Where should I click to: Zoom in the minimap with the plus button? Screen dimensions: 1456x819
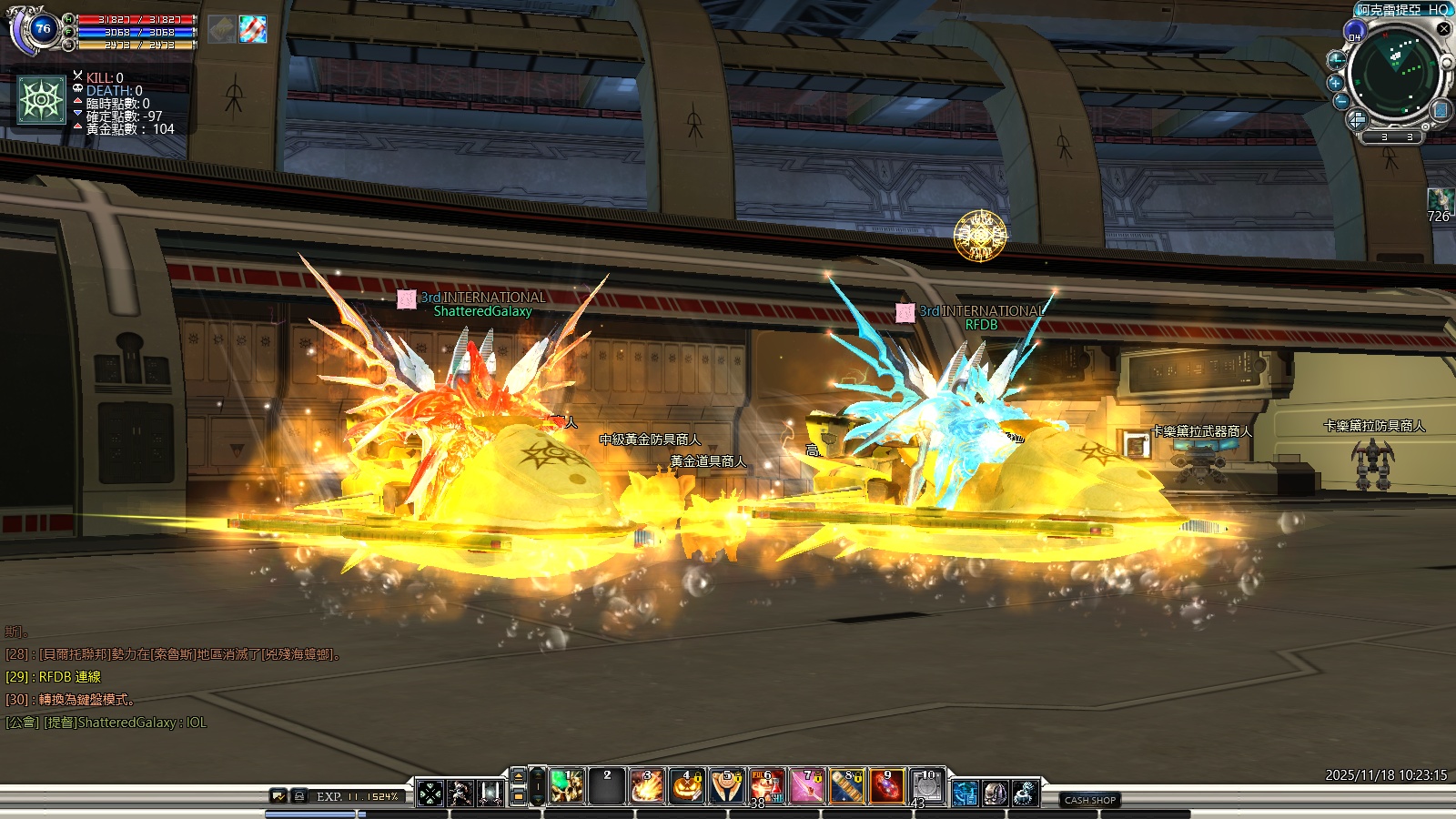pyautogui.click(x=1336, y=82)
